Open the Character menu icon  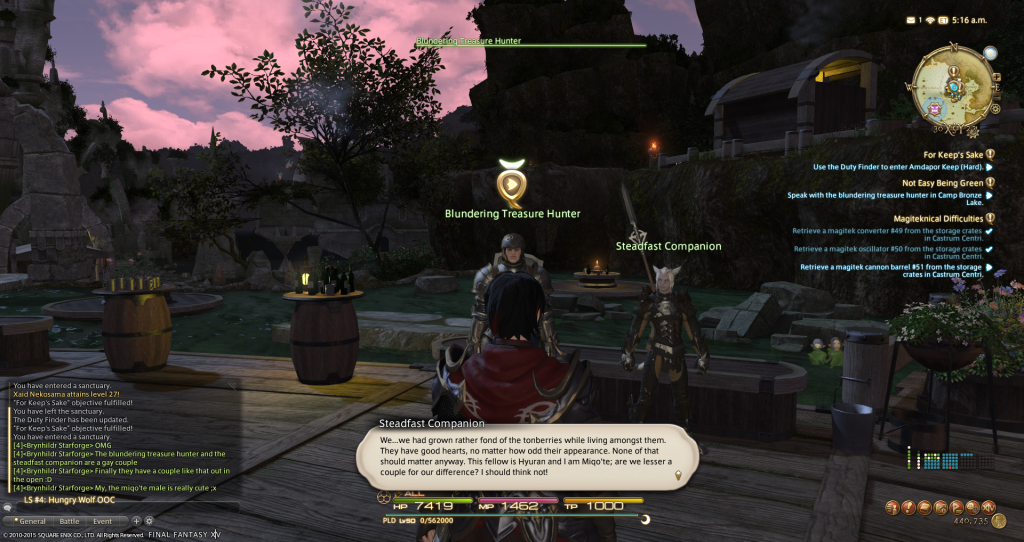tap(892, 507)
